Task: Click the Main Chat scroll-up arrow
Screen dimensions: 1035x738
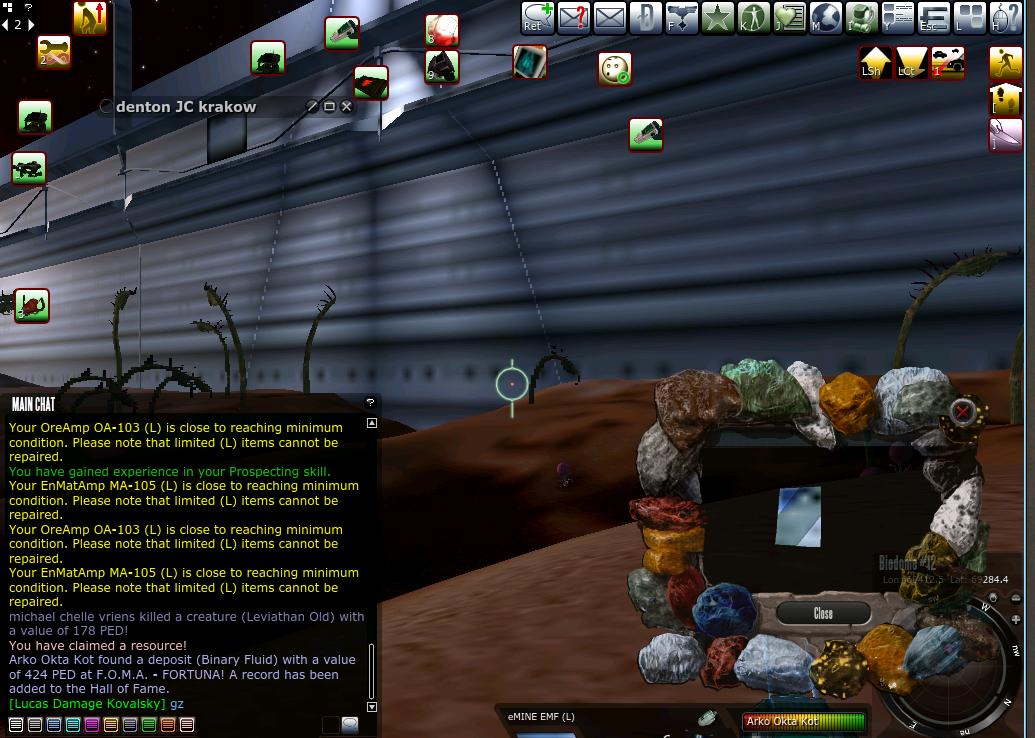Action: (x=372, y=423)
